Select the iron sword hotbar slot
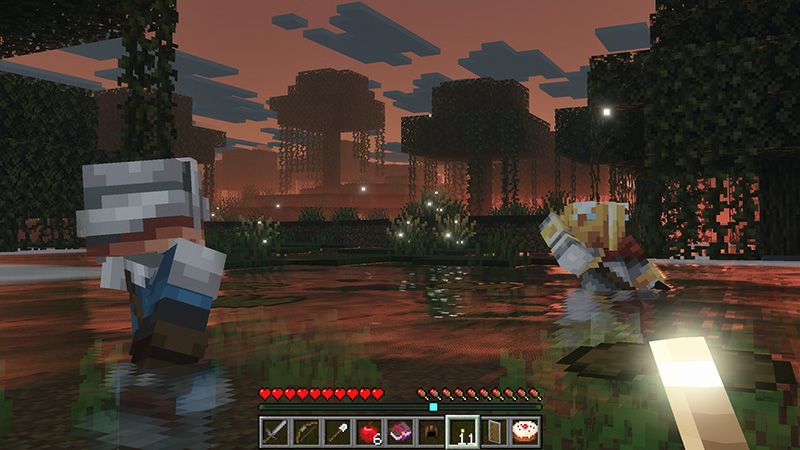 point(276,431)
